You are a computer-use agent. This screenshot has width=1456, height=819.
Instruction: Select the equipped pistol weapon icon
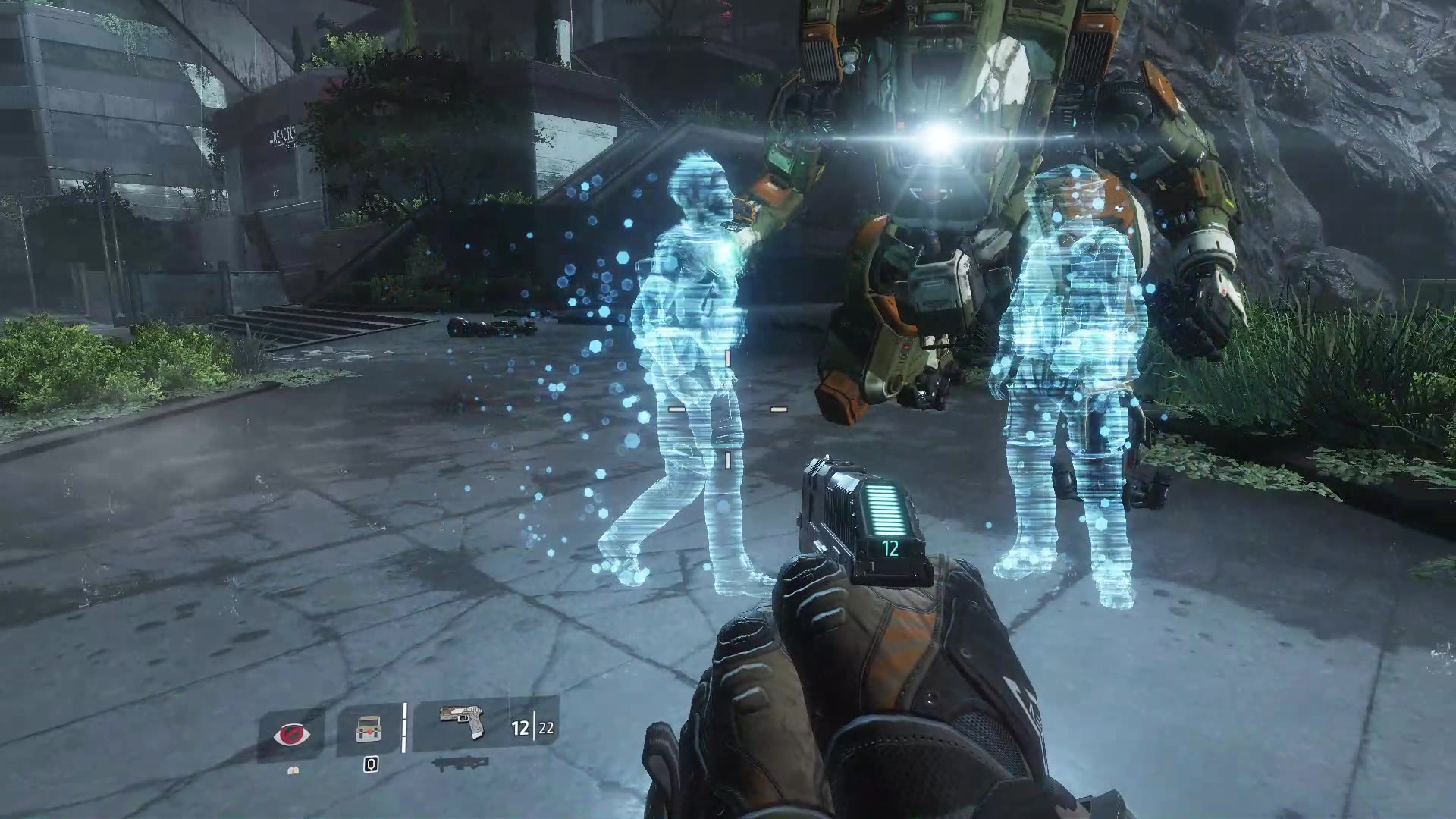click(463, 722)
